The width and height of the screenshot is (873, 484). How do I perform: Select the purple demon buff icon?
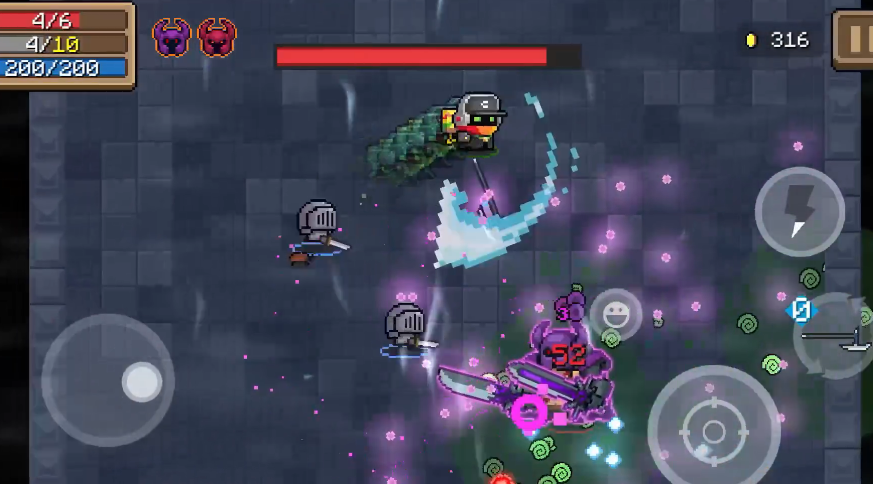pos(172,38)
